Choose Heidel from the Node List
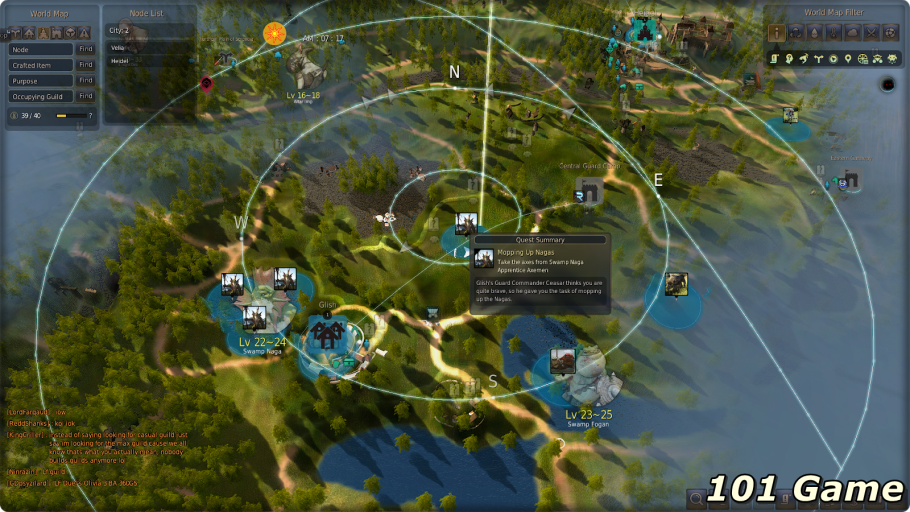 [120, 61]
